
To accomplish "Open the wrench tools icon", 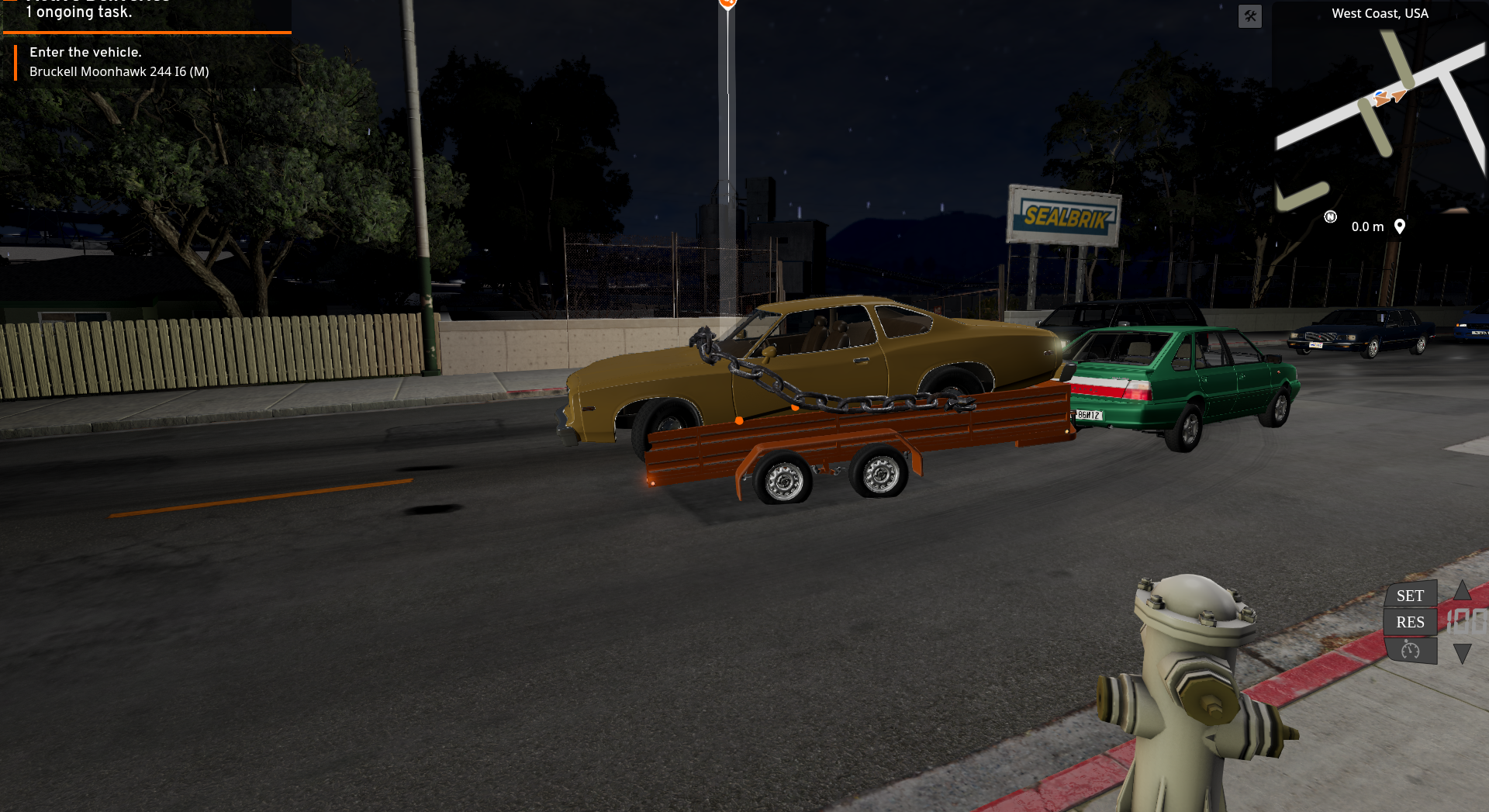I will coord(1250,16).
